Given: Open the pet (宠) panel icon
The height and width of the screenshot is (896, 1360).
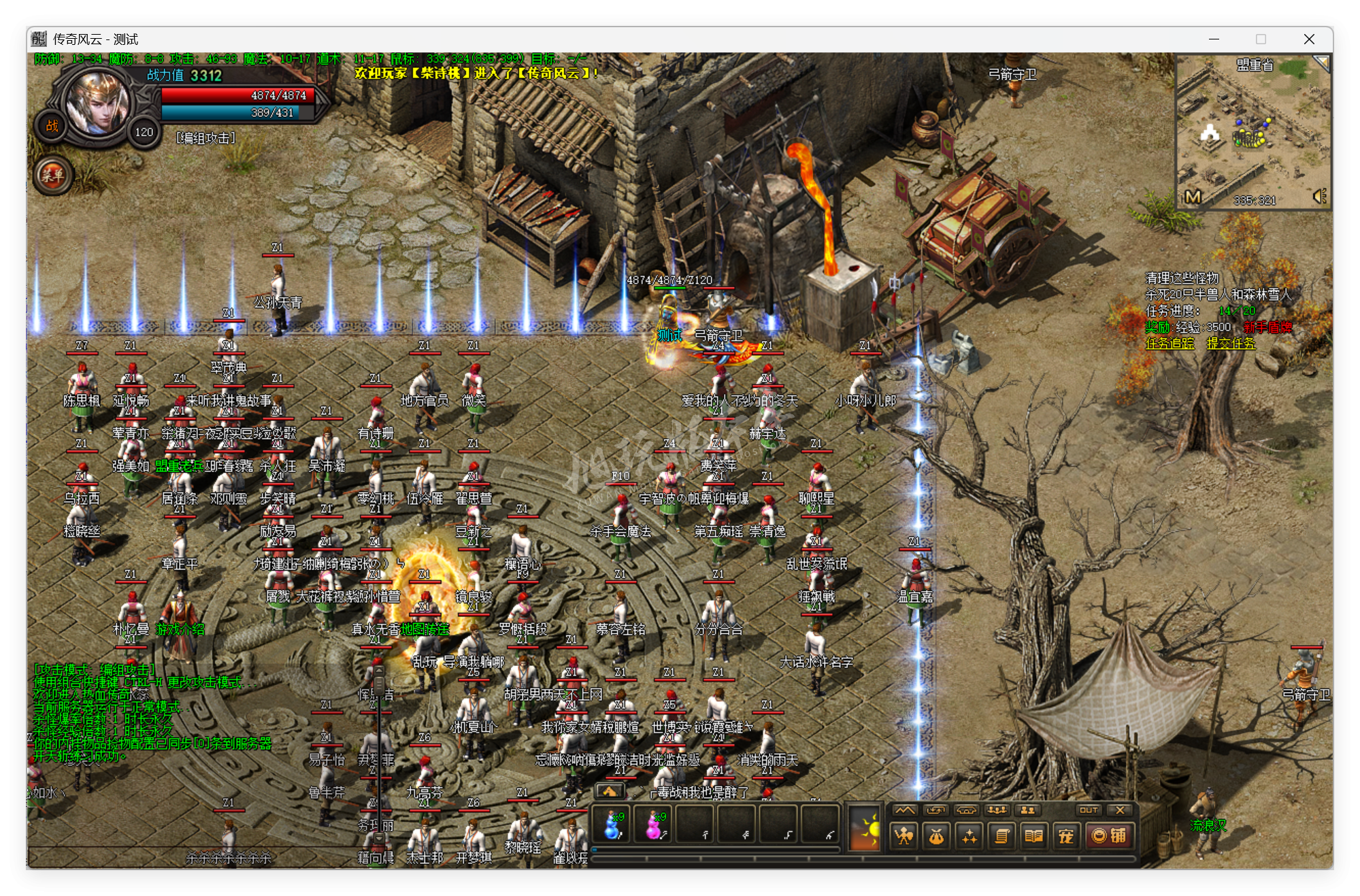Looking at the screenshot, I should coord(1066,837).
